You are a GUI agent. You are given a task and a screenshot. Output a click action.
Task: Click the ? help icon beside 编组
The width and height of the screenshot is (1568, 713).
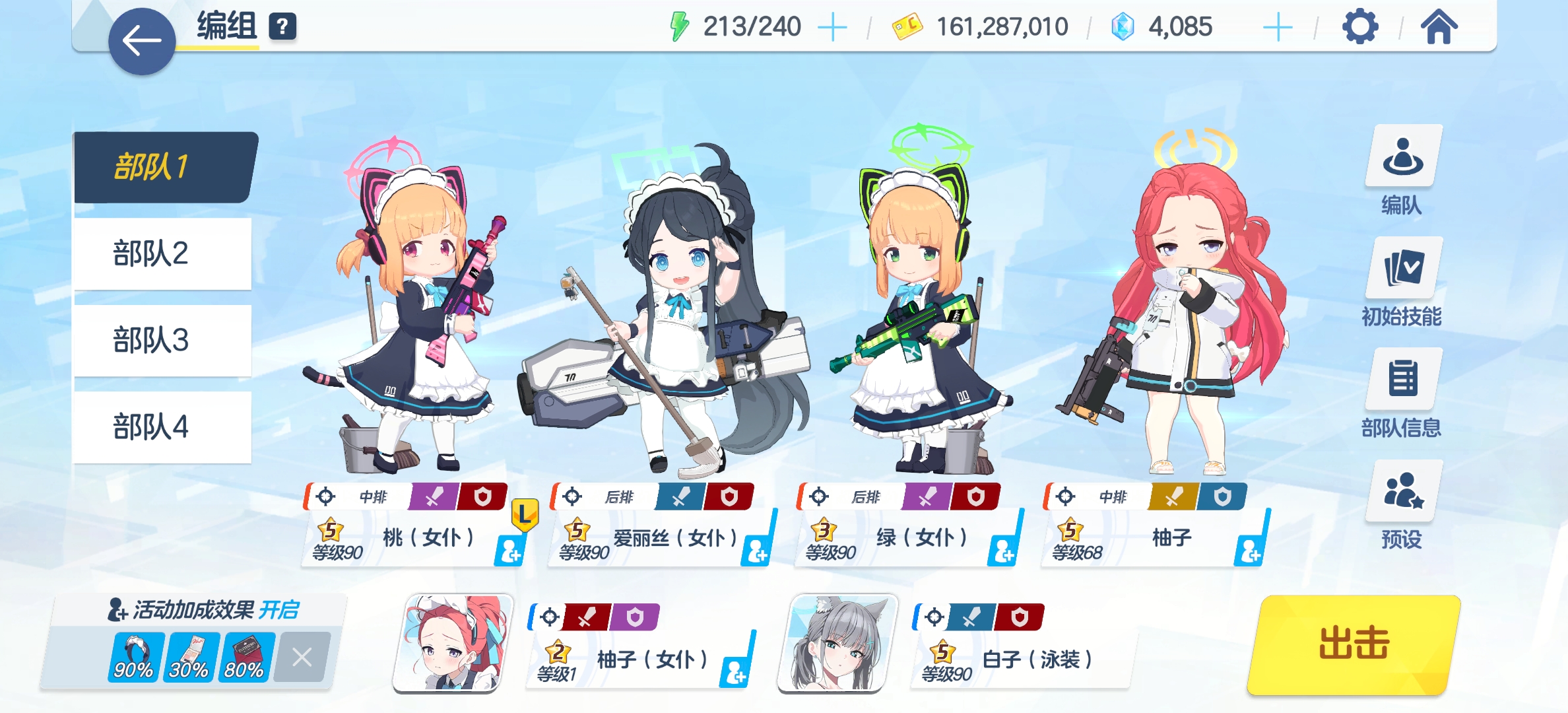pyautogui.click(x=282, y=28)
